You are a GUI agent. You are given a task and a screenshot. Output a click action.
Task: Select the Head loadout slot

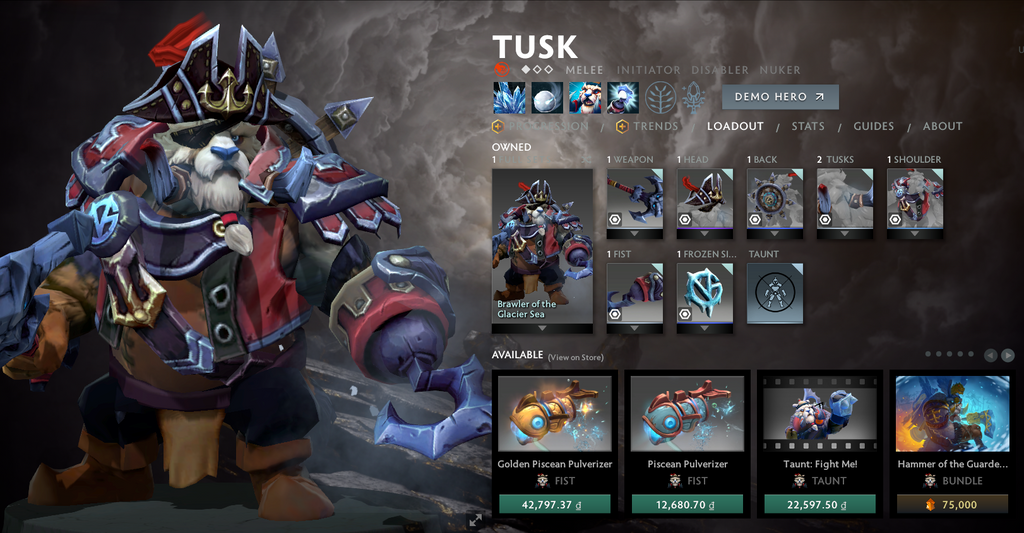(705, 198)
